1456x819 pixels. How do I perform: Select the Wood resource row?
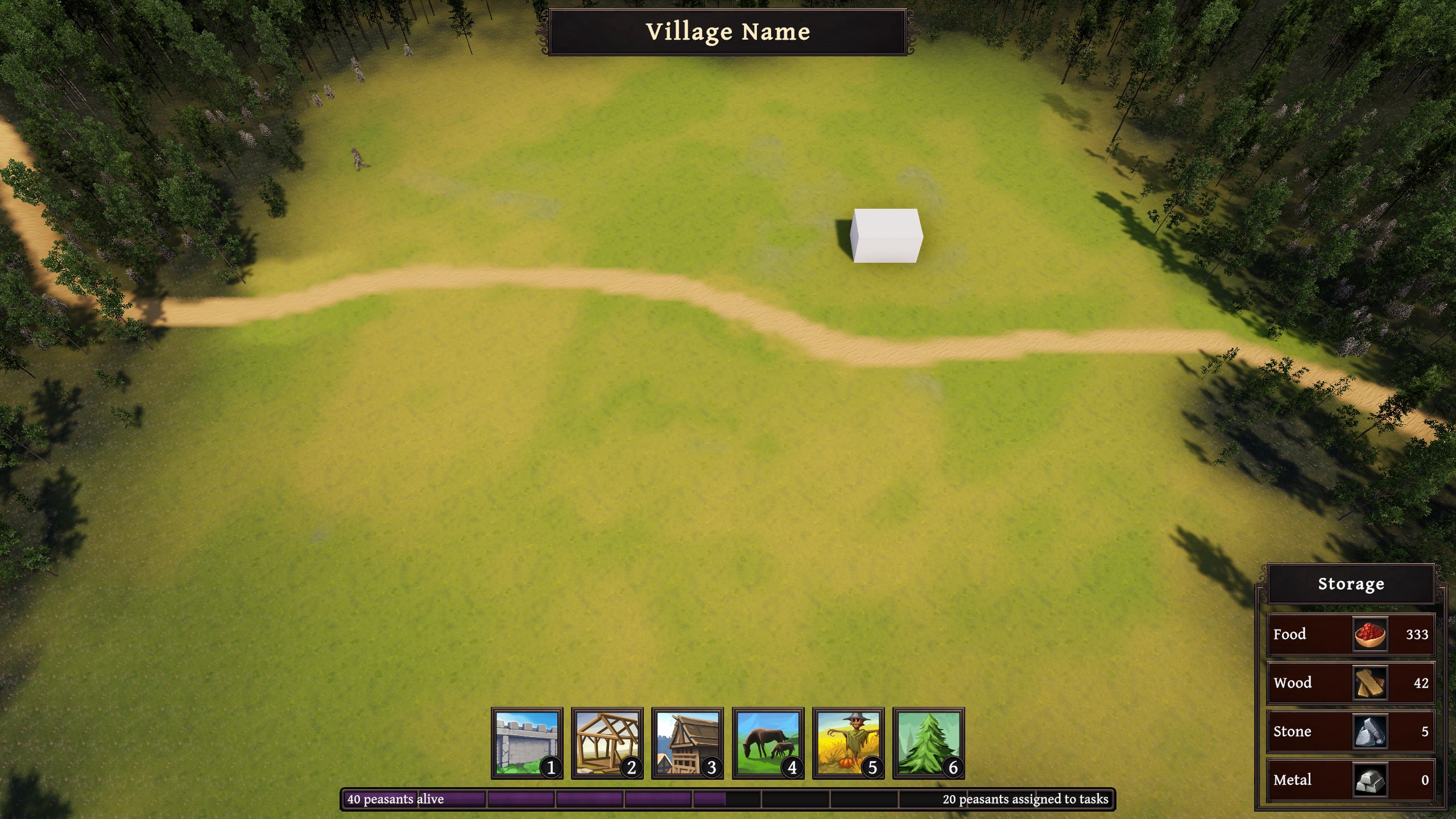pyautogui.click(x=1350, y=682)
